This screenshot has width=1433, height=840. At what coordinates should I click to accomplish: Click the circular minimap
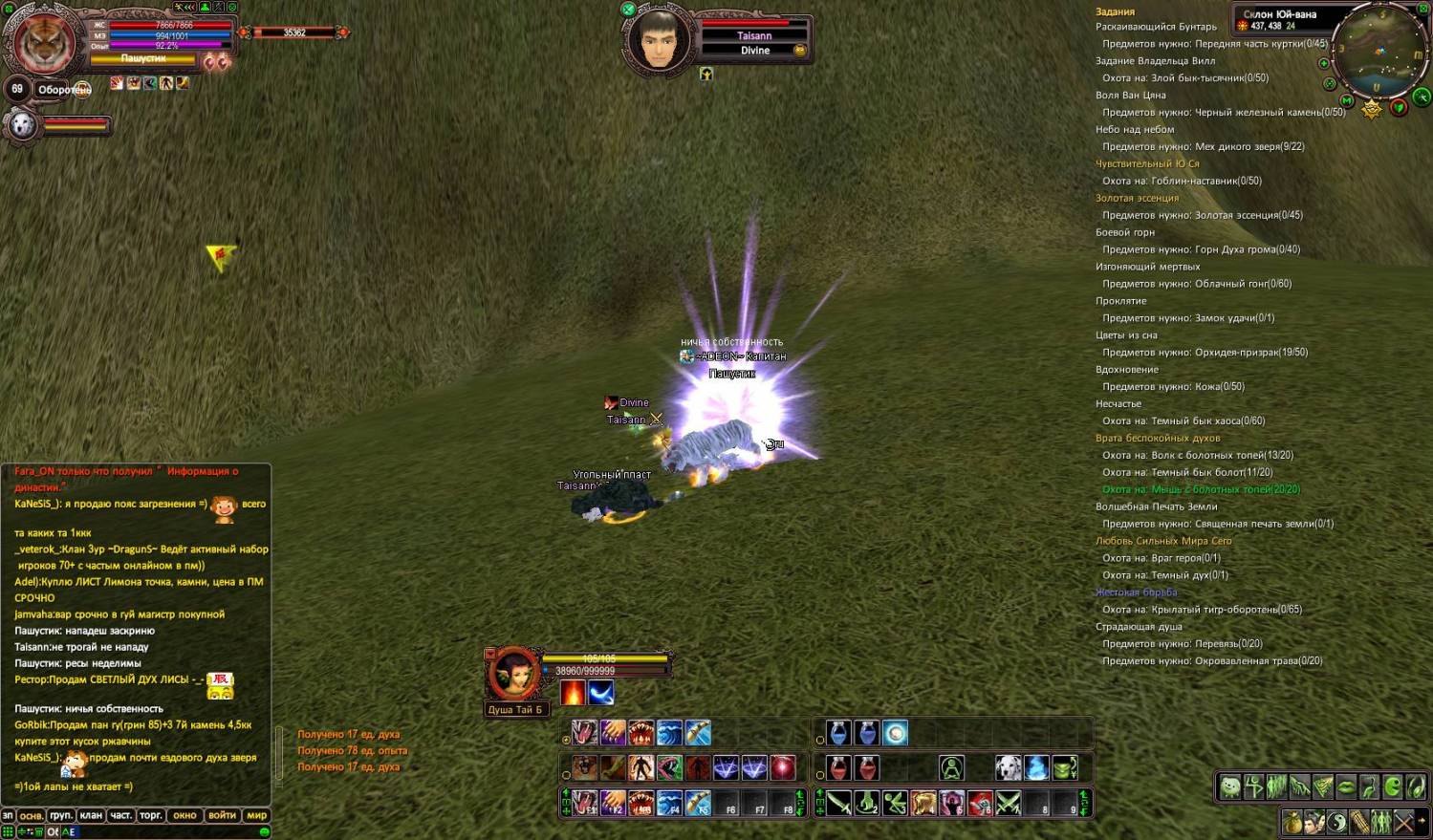click(1379, 52)
